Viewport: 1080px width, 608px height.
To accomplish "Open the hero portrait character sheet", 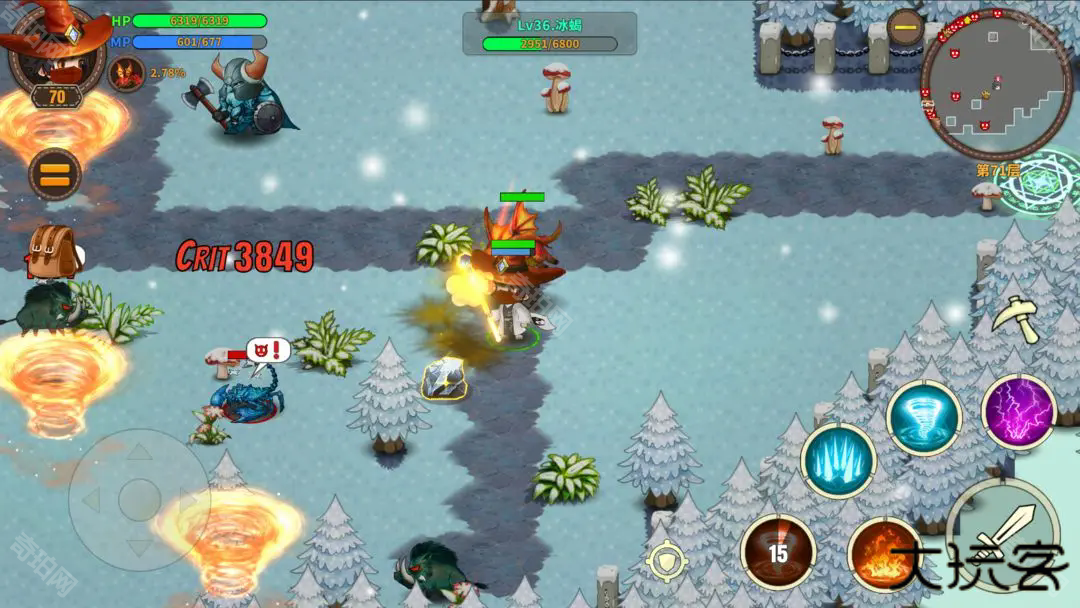I will (55, 52).
